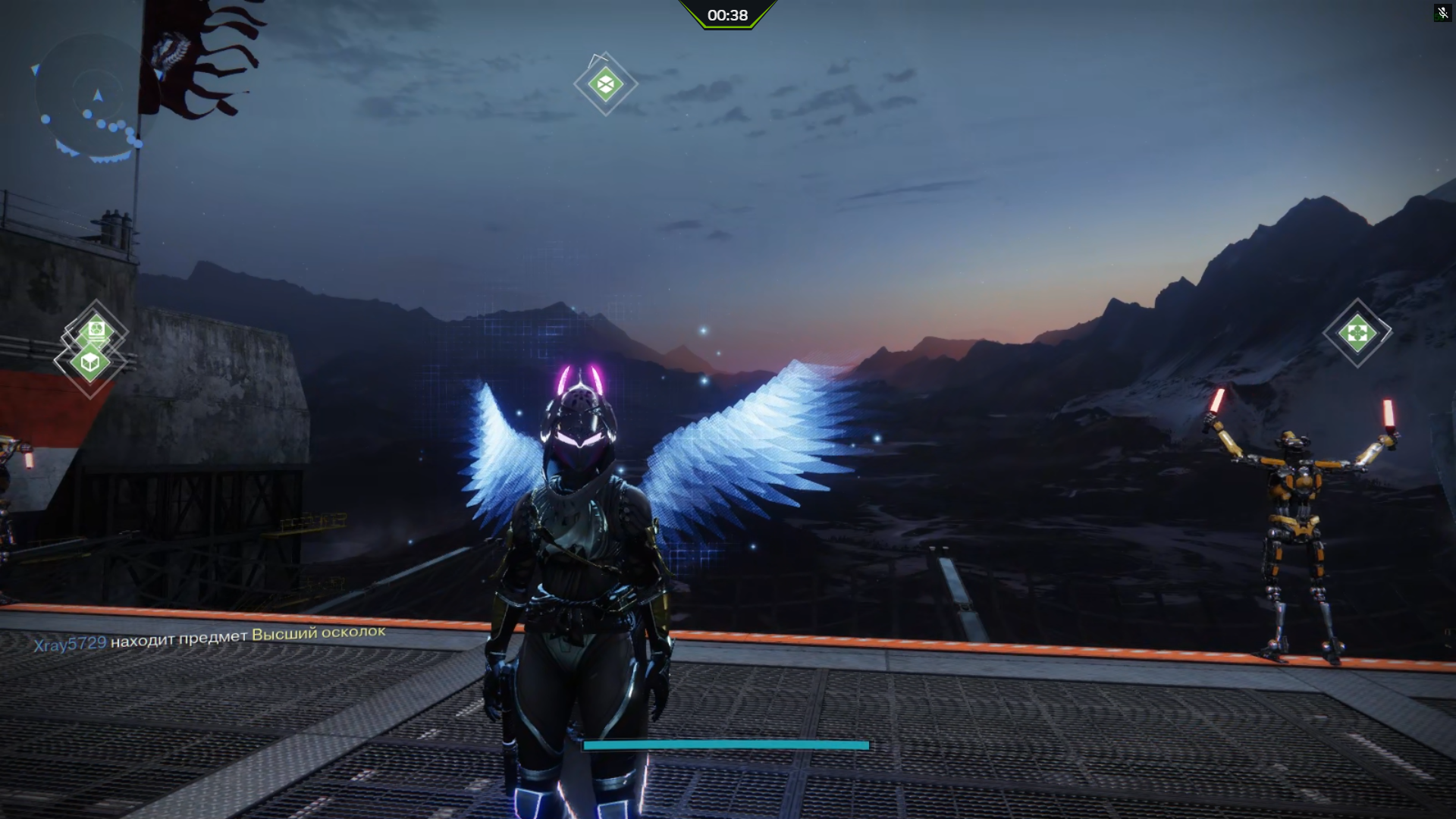
Task: Select the split-hexagon waypoint marker in the sky
Action: point(605,84)
